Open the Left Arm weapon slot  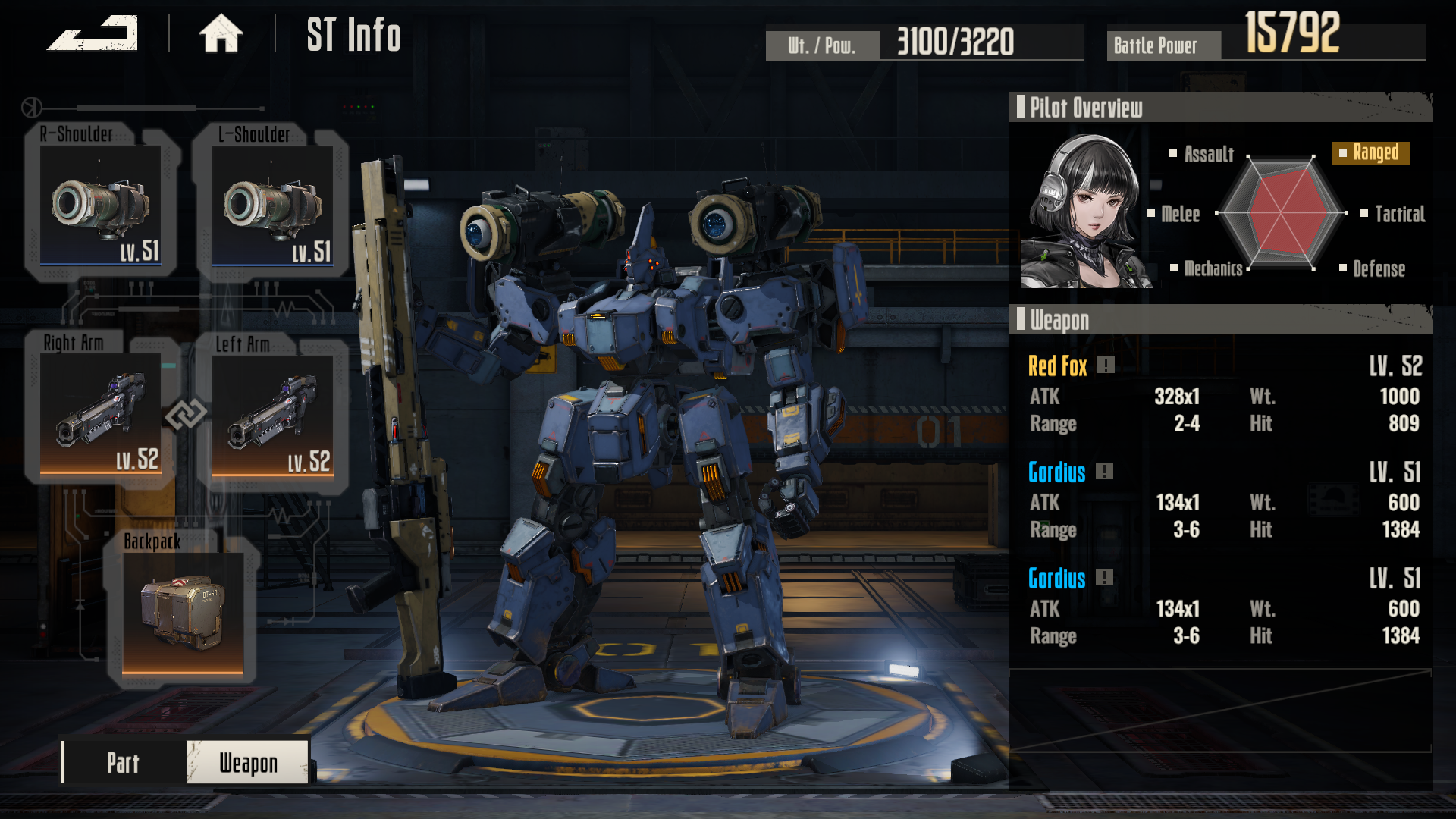coord(272,413)
